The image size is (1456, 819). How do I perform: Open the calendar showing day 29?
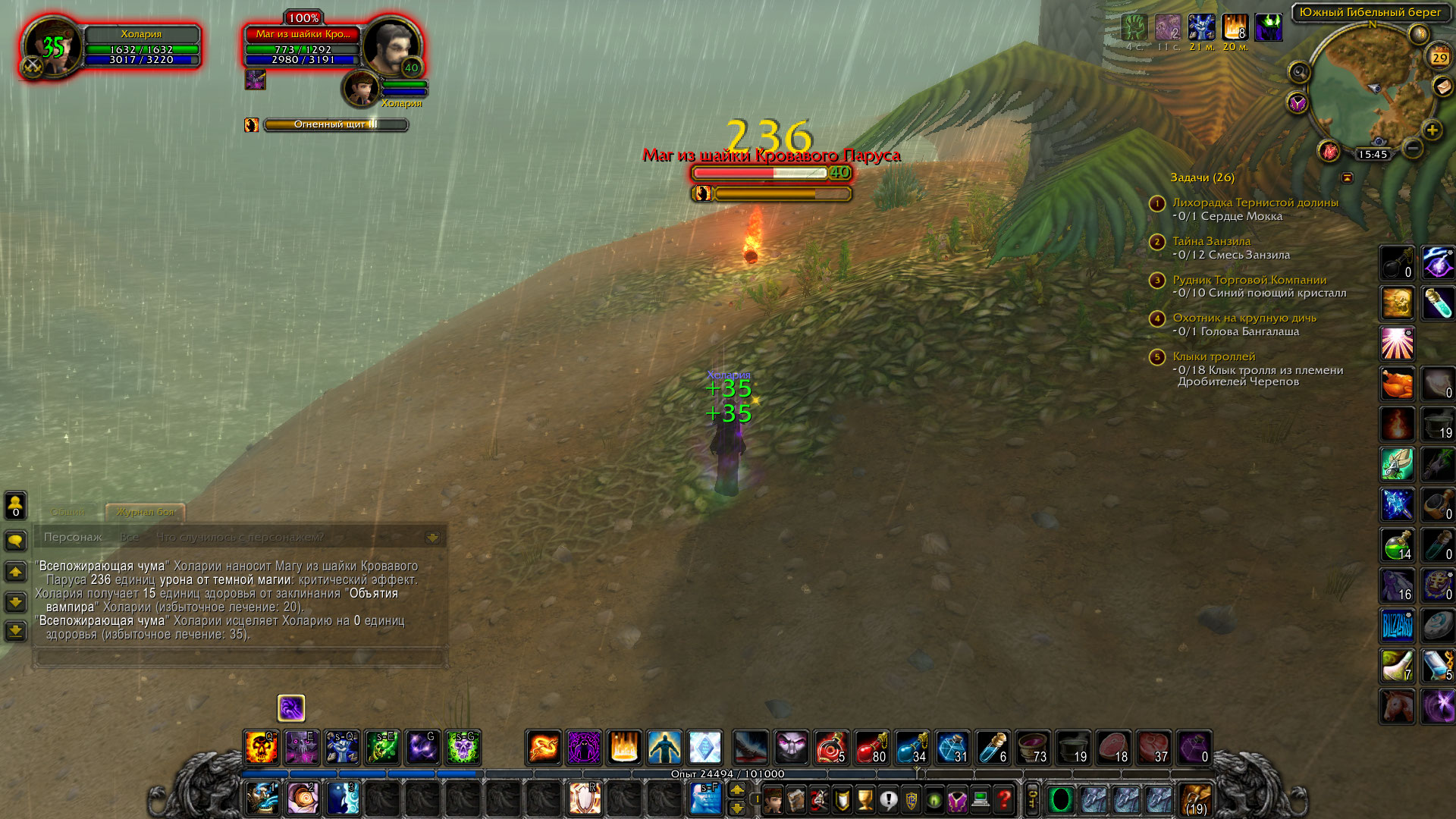coord(1439,57)
